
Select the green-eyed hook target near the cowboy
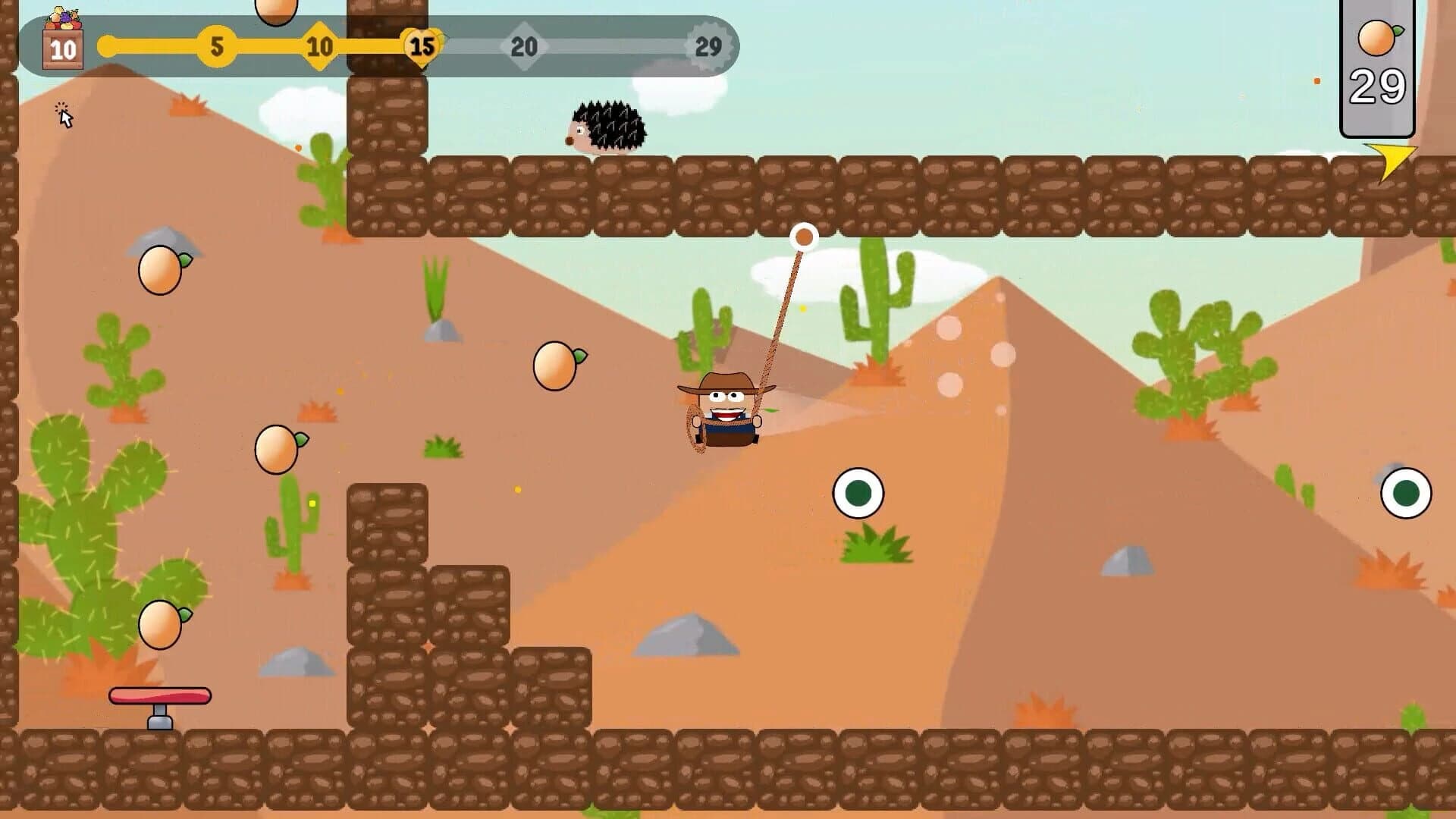859,493
